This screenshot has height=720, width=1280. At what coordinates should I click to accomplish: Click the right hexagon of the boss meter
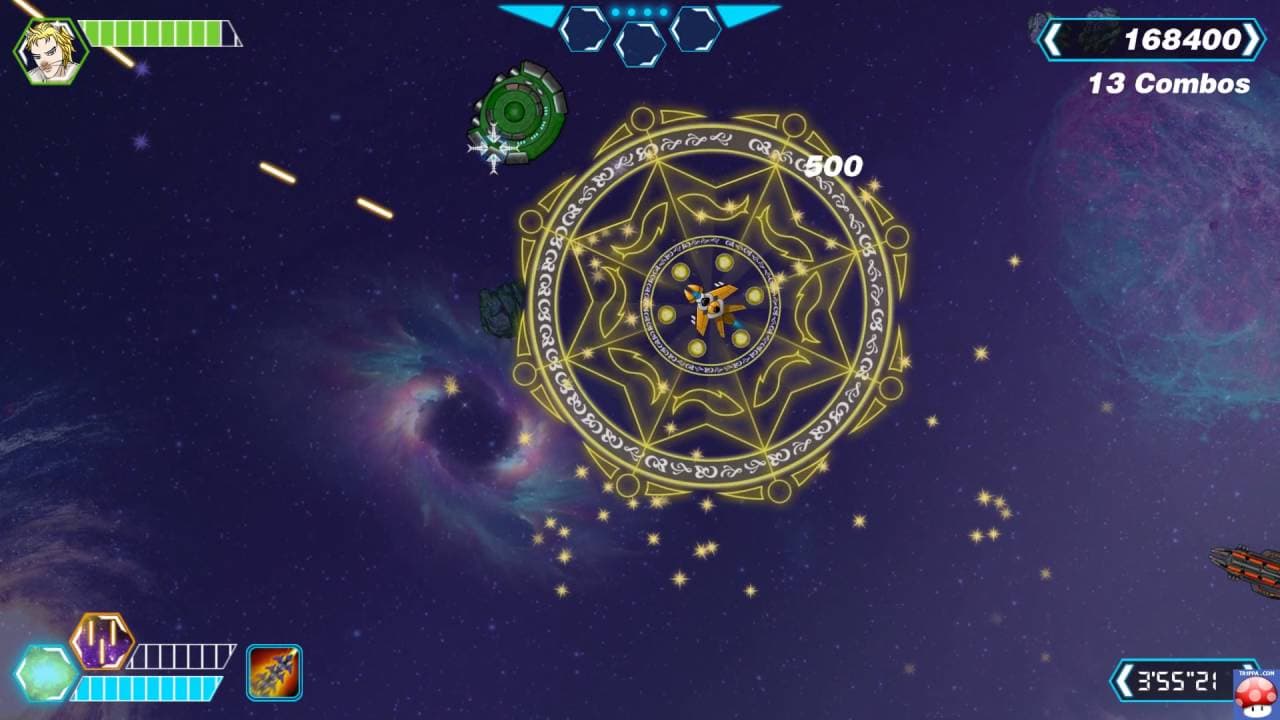697,27
